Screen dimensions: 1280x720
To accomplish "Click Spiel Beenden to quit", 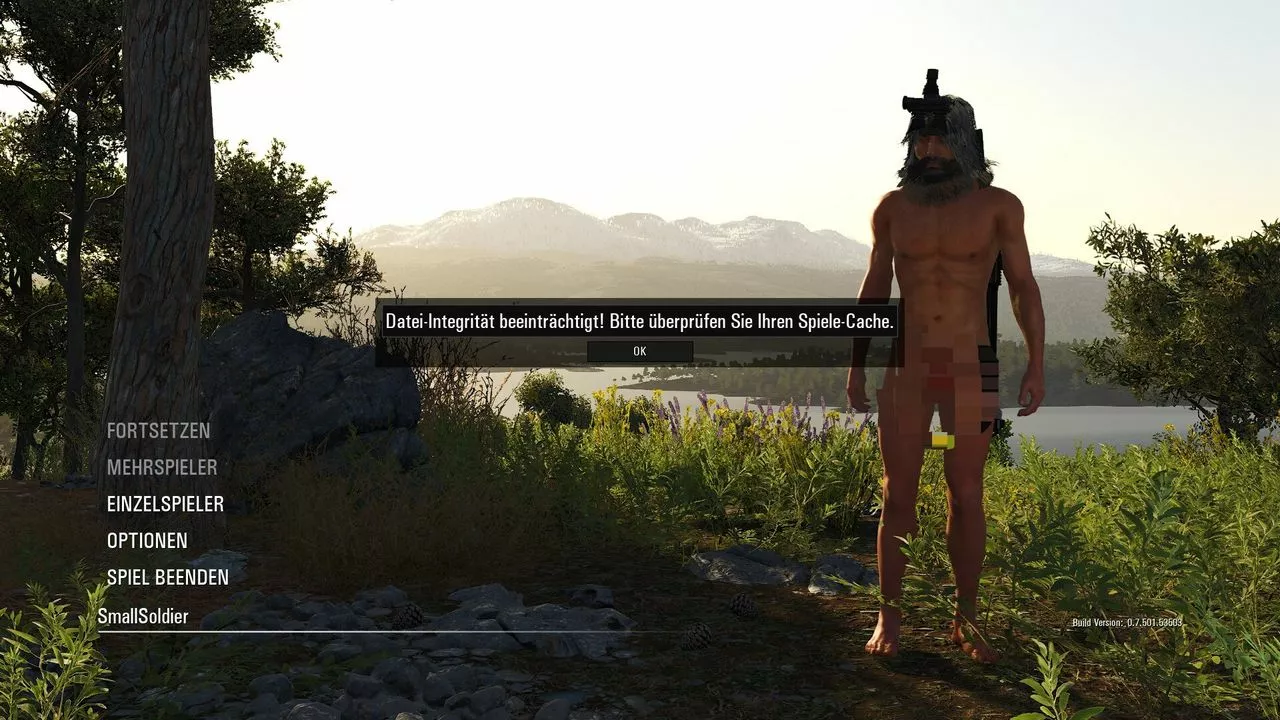I will click(168, 578).
